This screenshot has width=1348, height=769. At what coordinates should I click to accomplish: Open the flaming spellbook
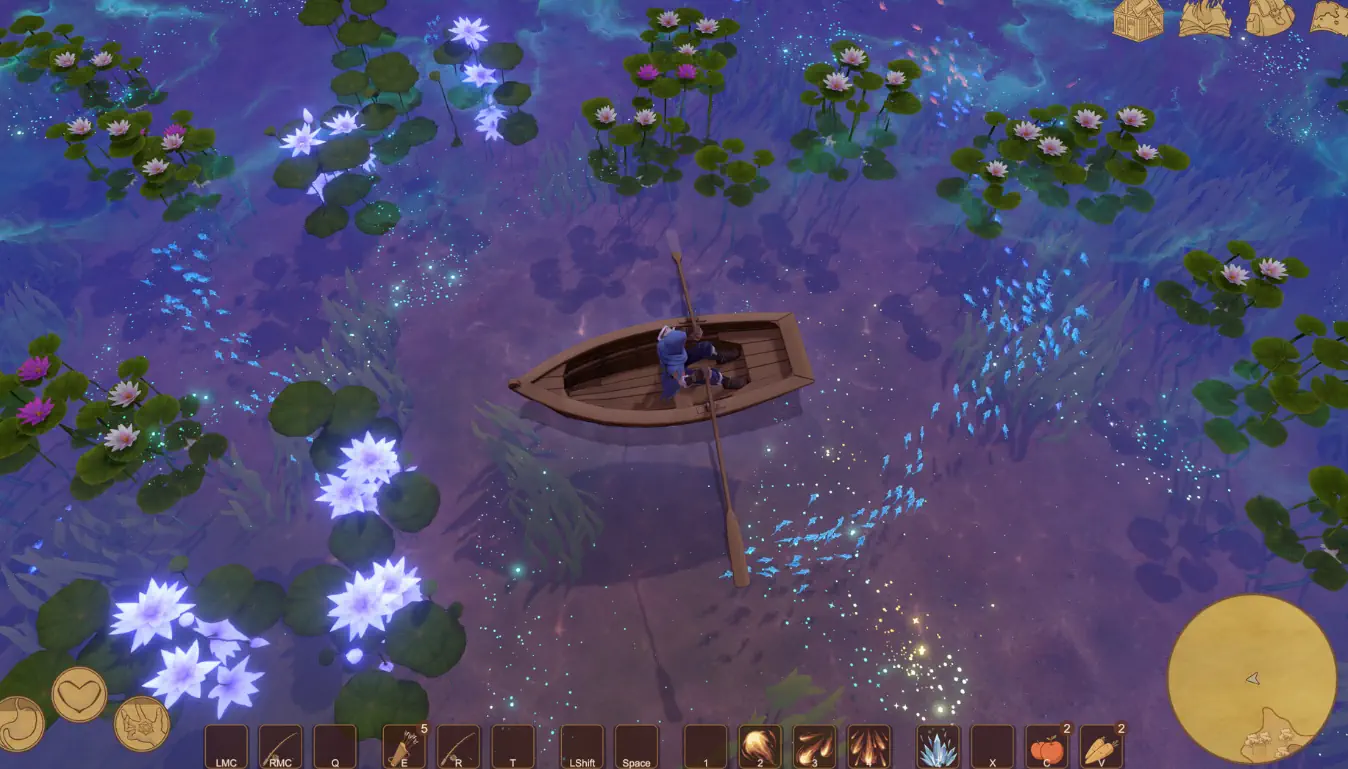pos(1205,19)
